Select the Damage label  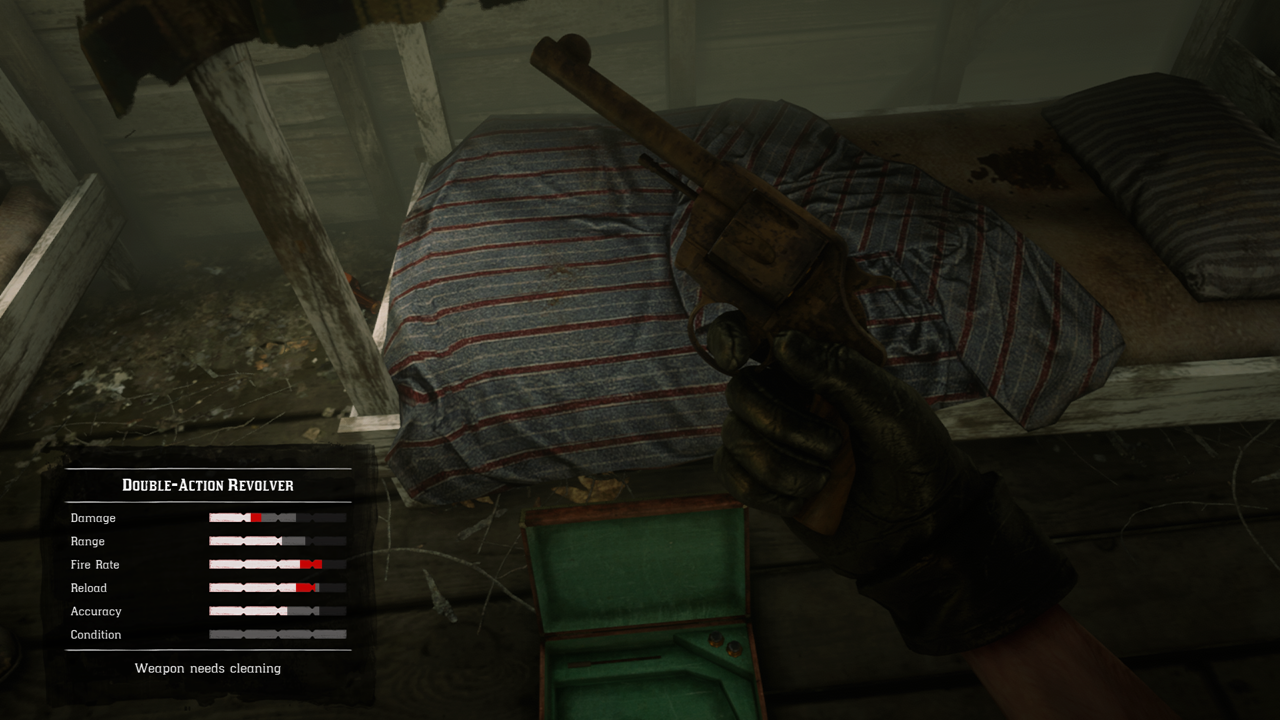point(93,518)
